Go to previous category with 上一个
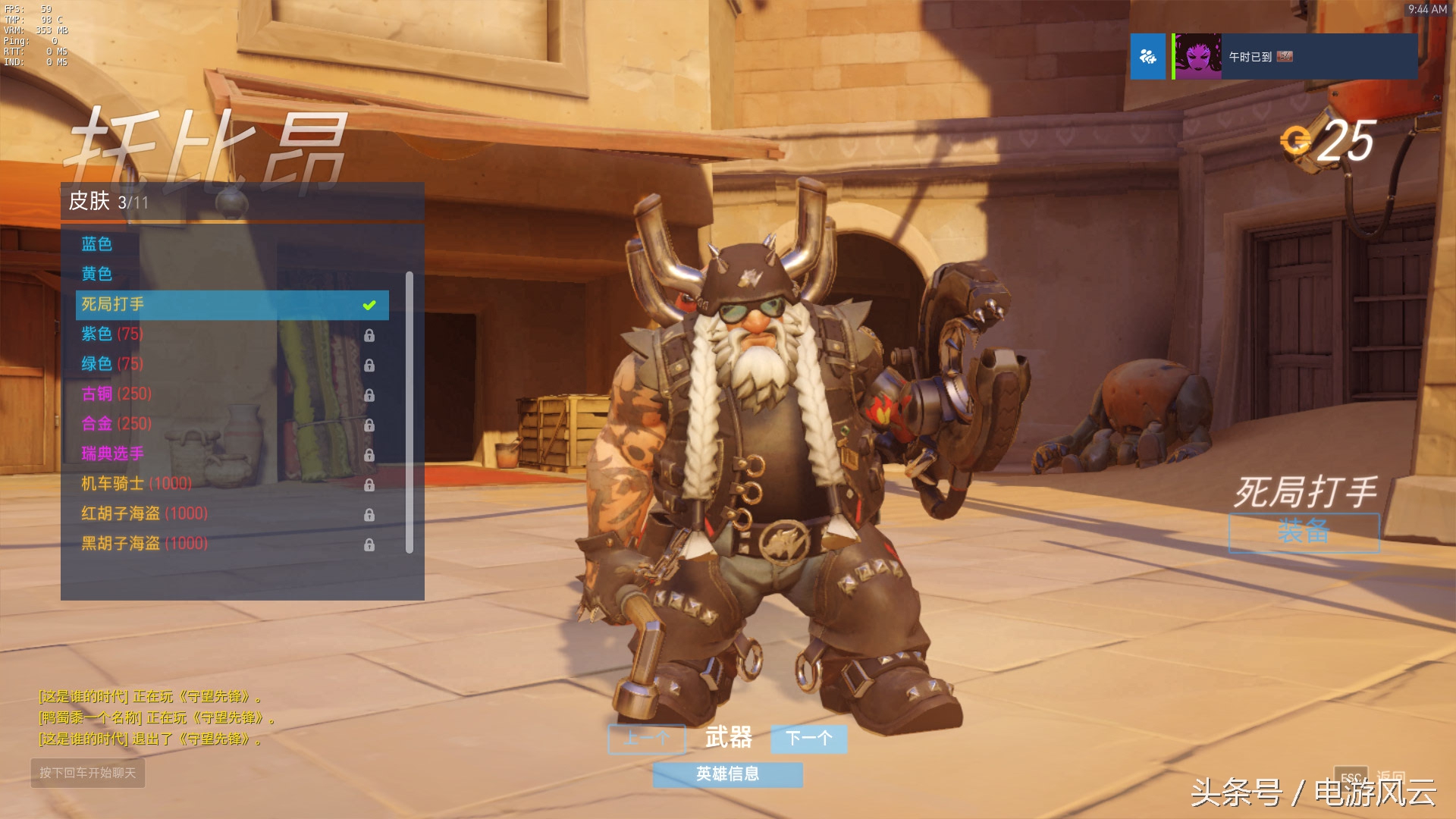Image resolution: width=1456 pixels, height=819 pixels. point(647,739)
